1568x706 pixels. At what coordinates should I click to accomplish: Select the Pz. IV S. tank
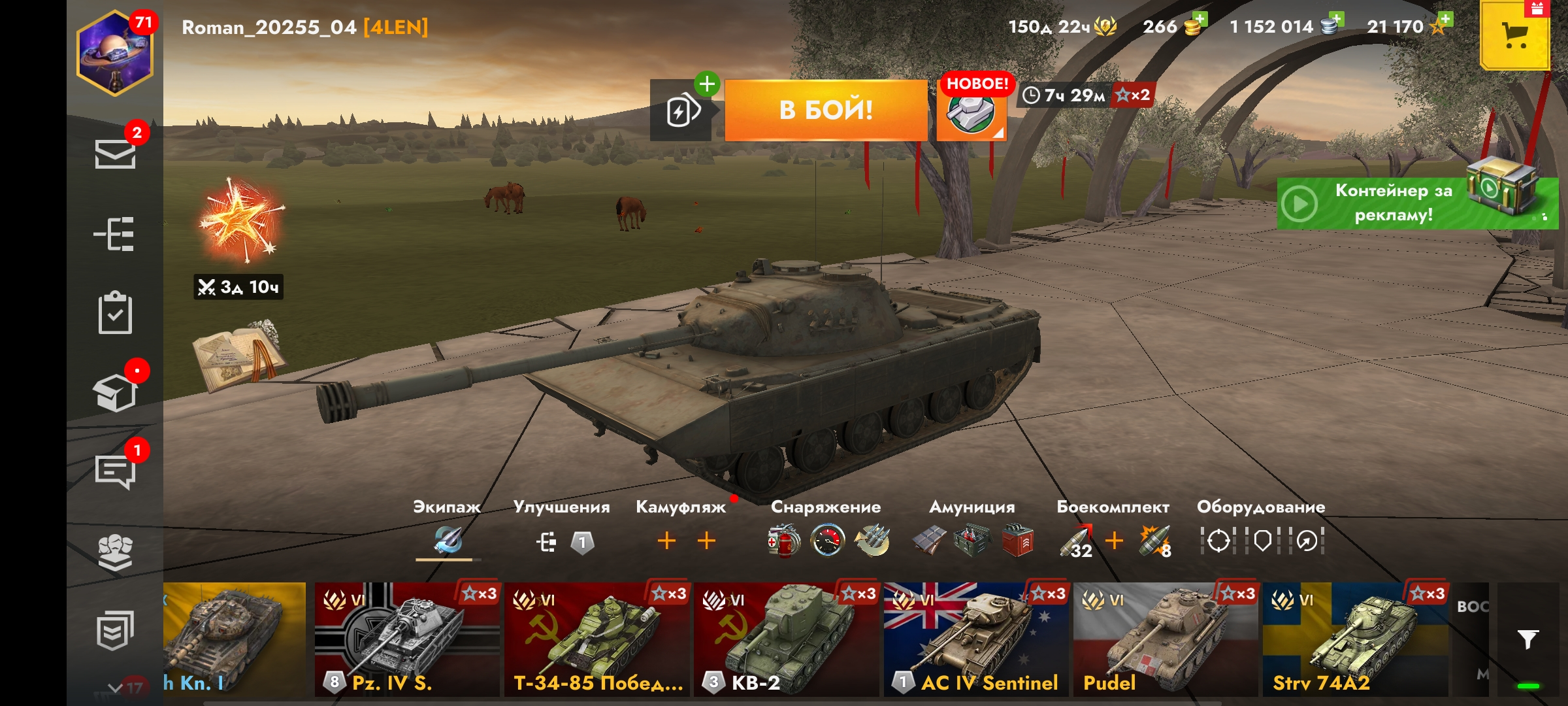[x=406, y=639]
